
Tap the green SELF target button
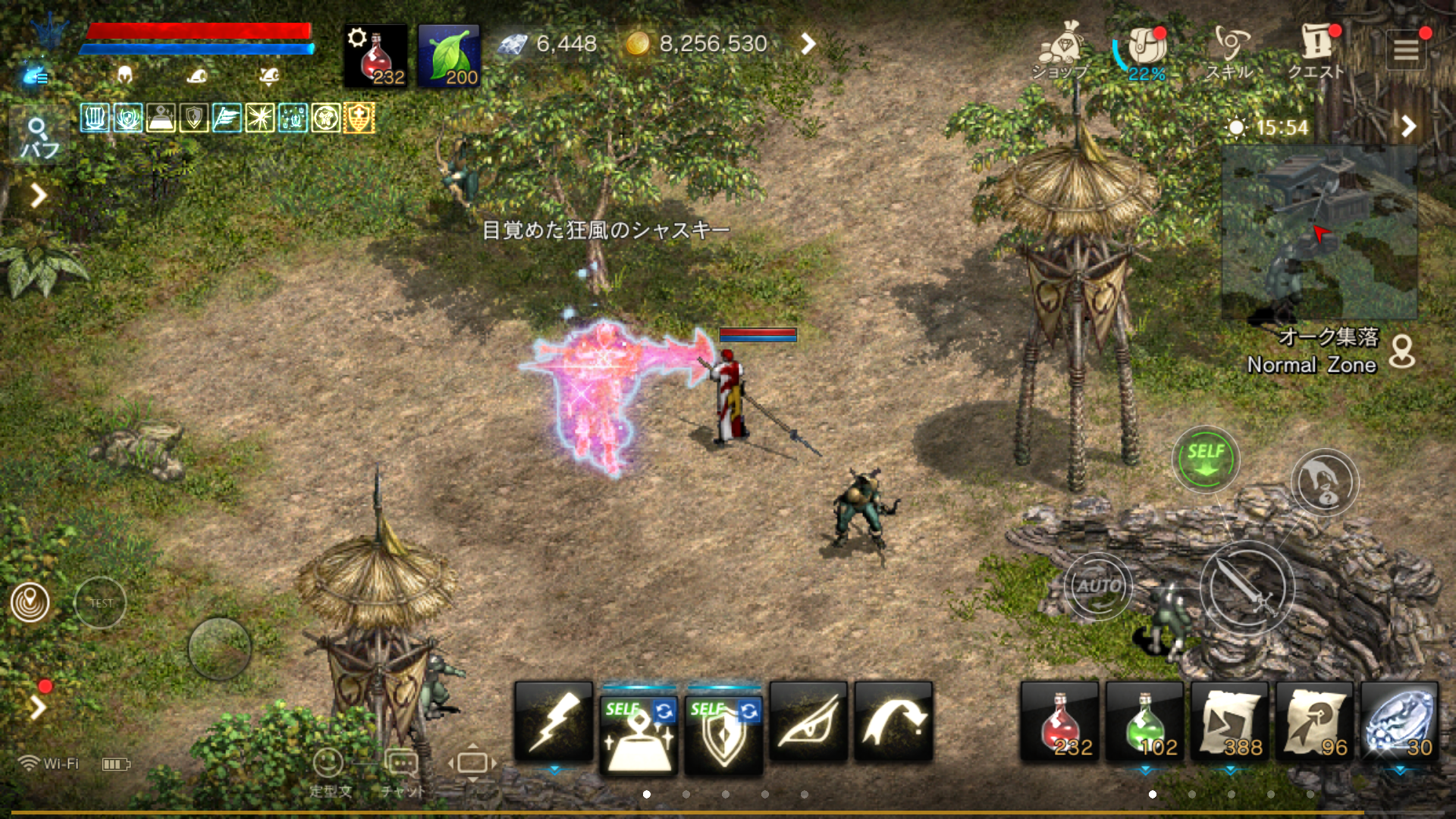coord(1205,459)
